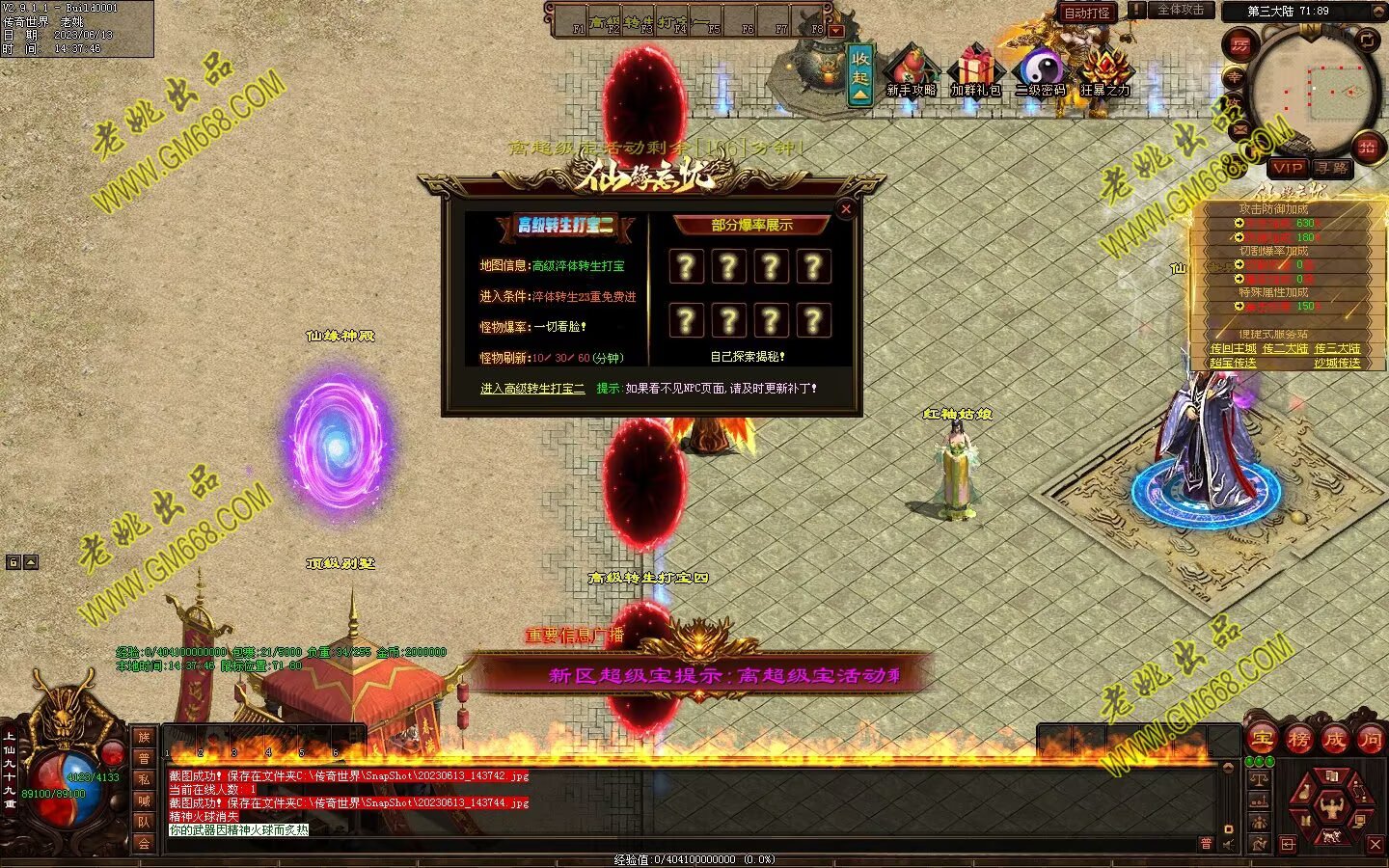Screen dimensions: 1389x868
Task: Click the 进入高级转生打宝二 link
Action: [x=532, y=389]
